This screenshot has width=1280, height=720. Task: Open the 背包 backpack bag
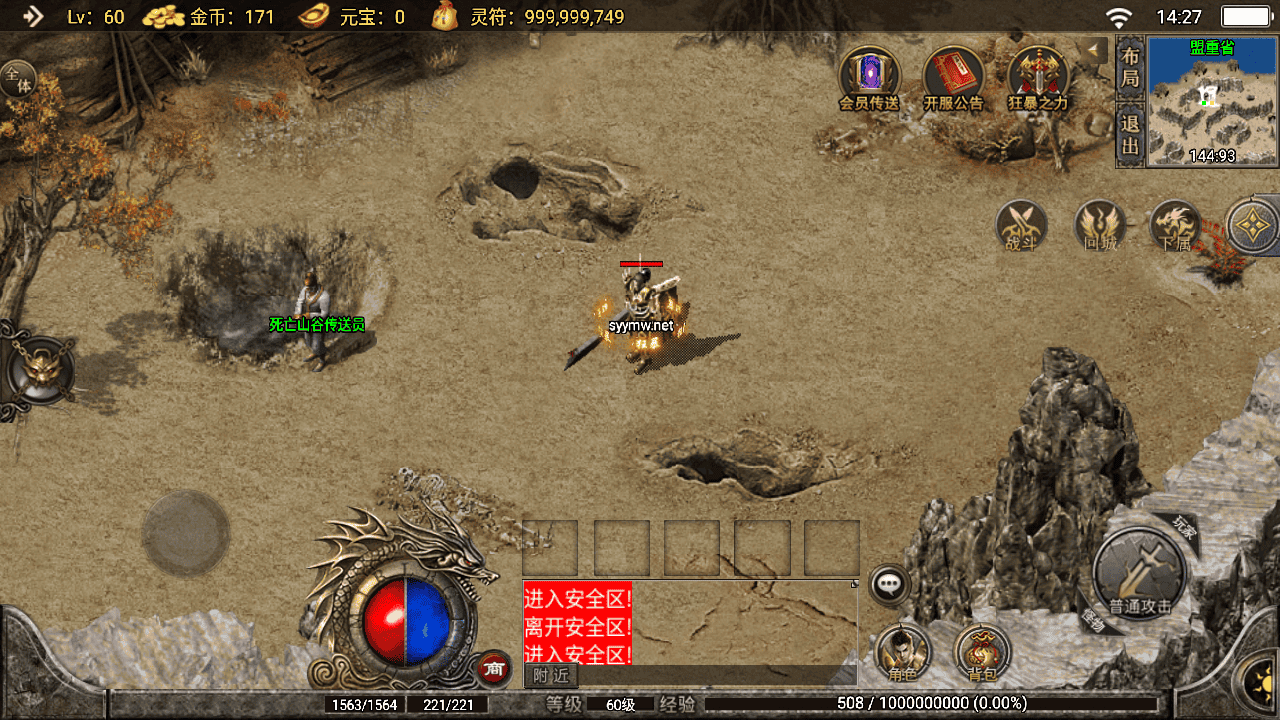coord(982,652)
